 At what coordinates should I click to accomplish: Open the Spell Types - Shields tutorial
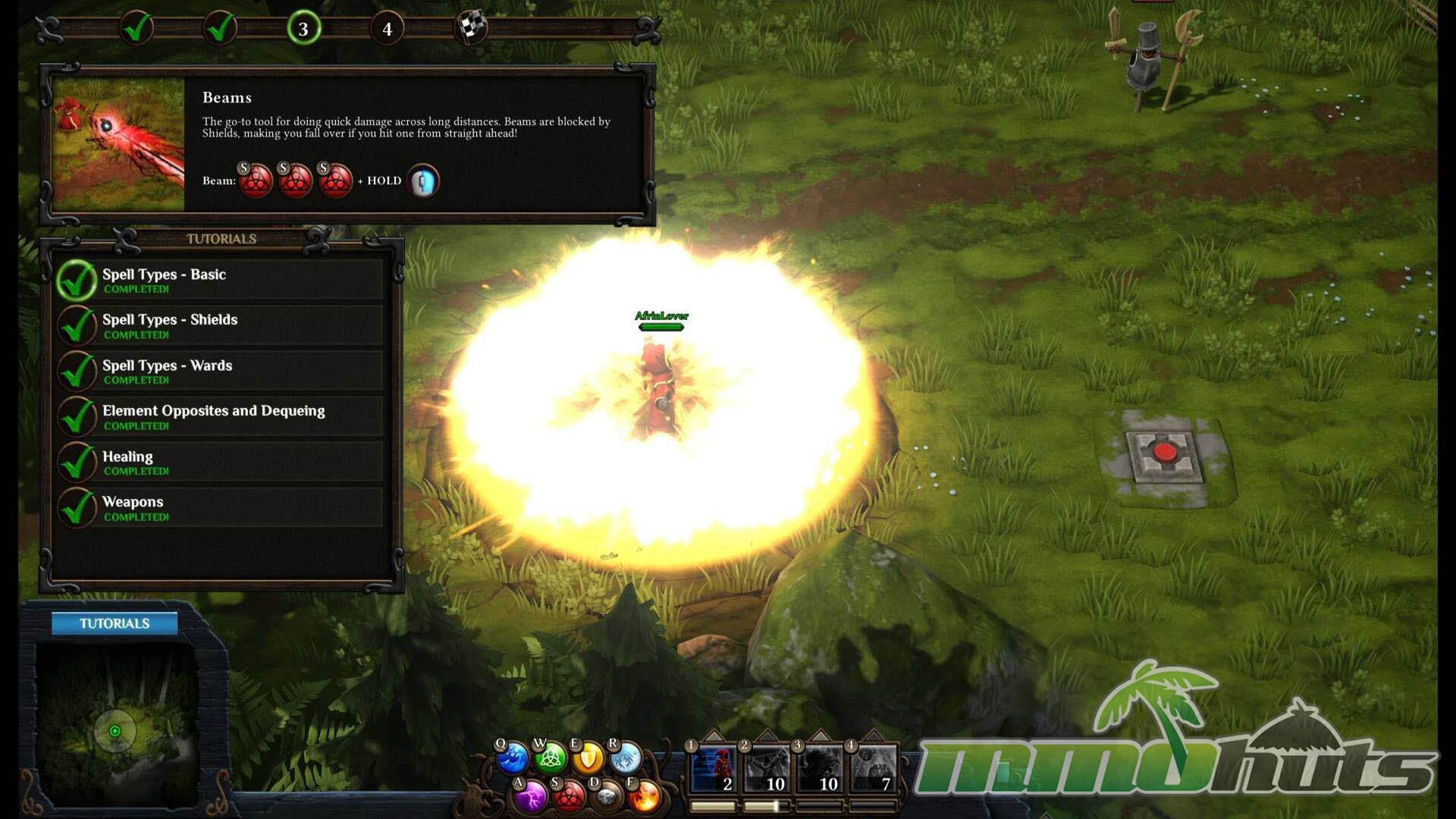pos(220,325)
